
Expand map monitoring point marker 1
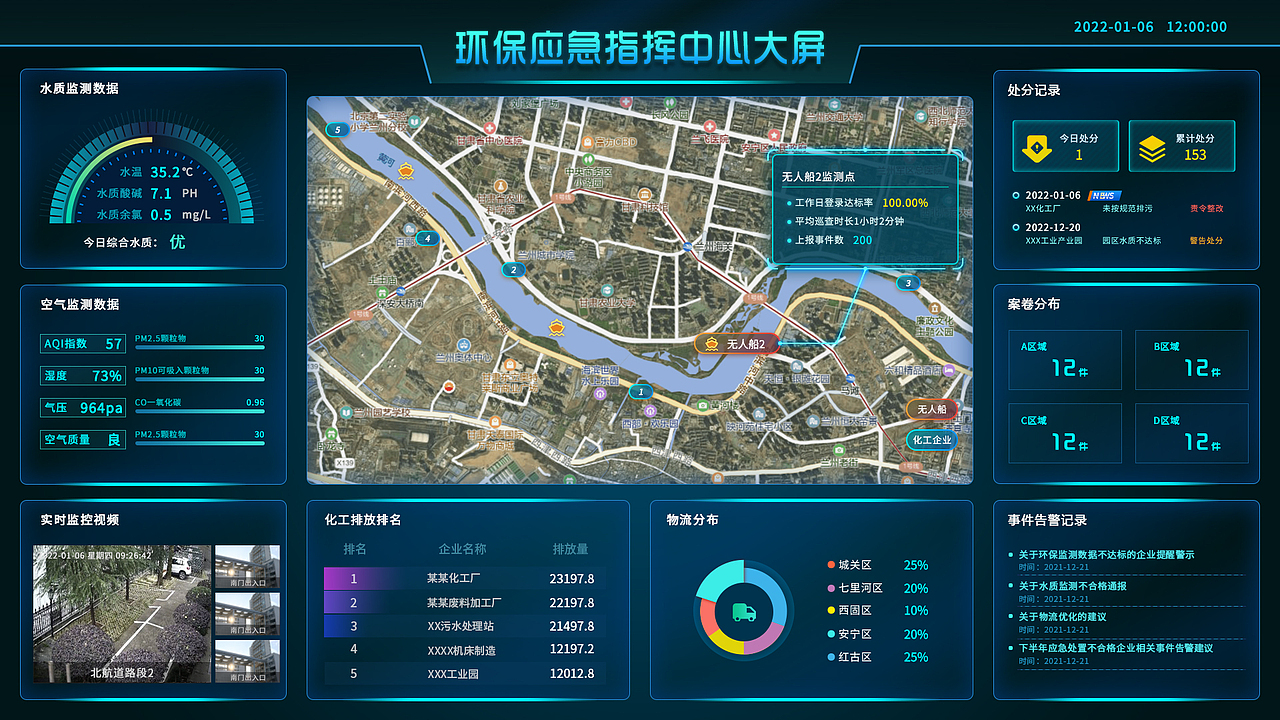coord(640,391)
